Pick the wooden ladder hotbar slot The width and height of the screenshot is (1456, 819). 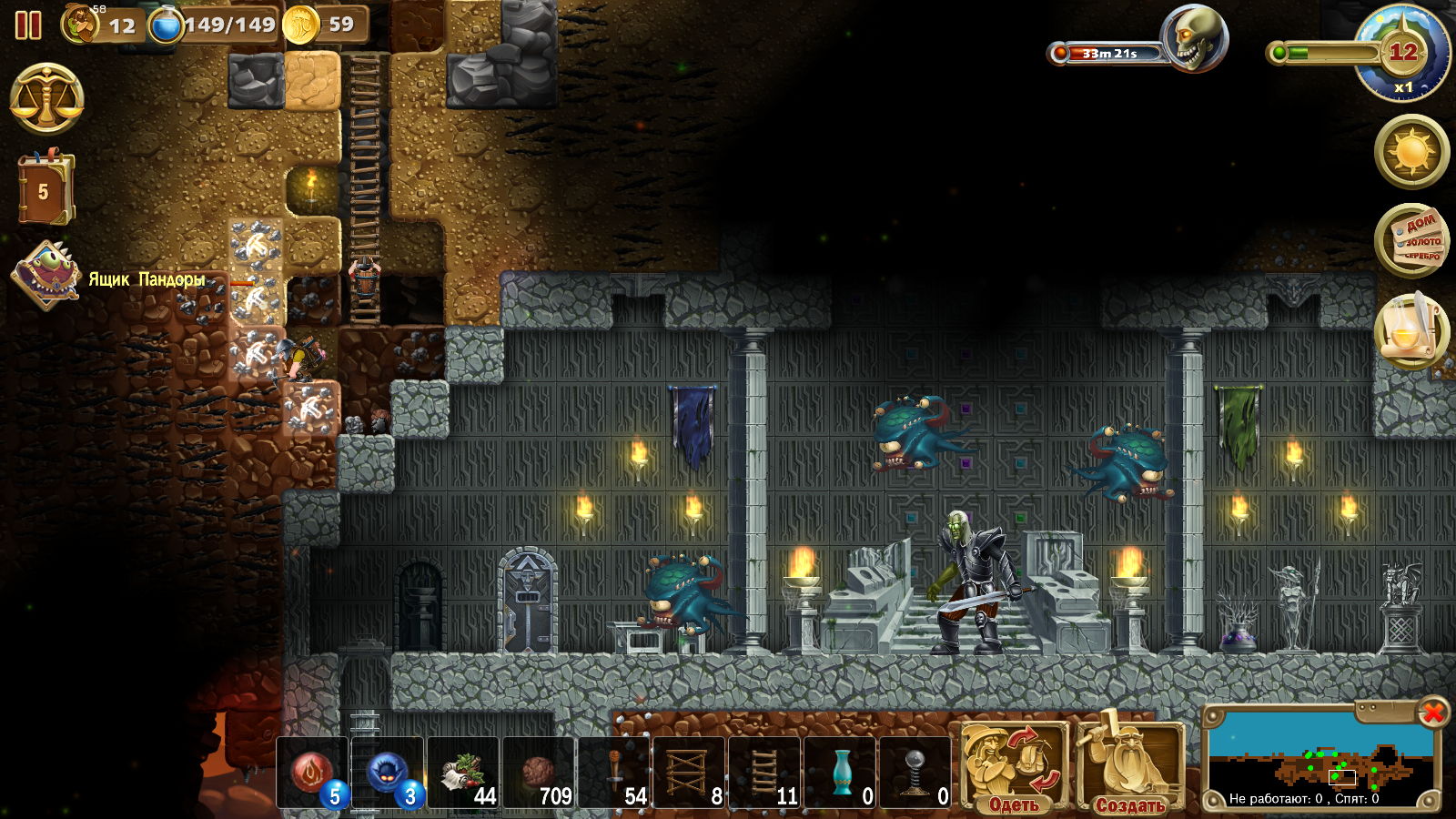click(x=764, y=773)
